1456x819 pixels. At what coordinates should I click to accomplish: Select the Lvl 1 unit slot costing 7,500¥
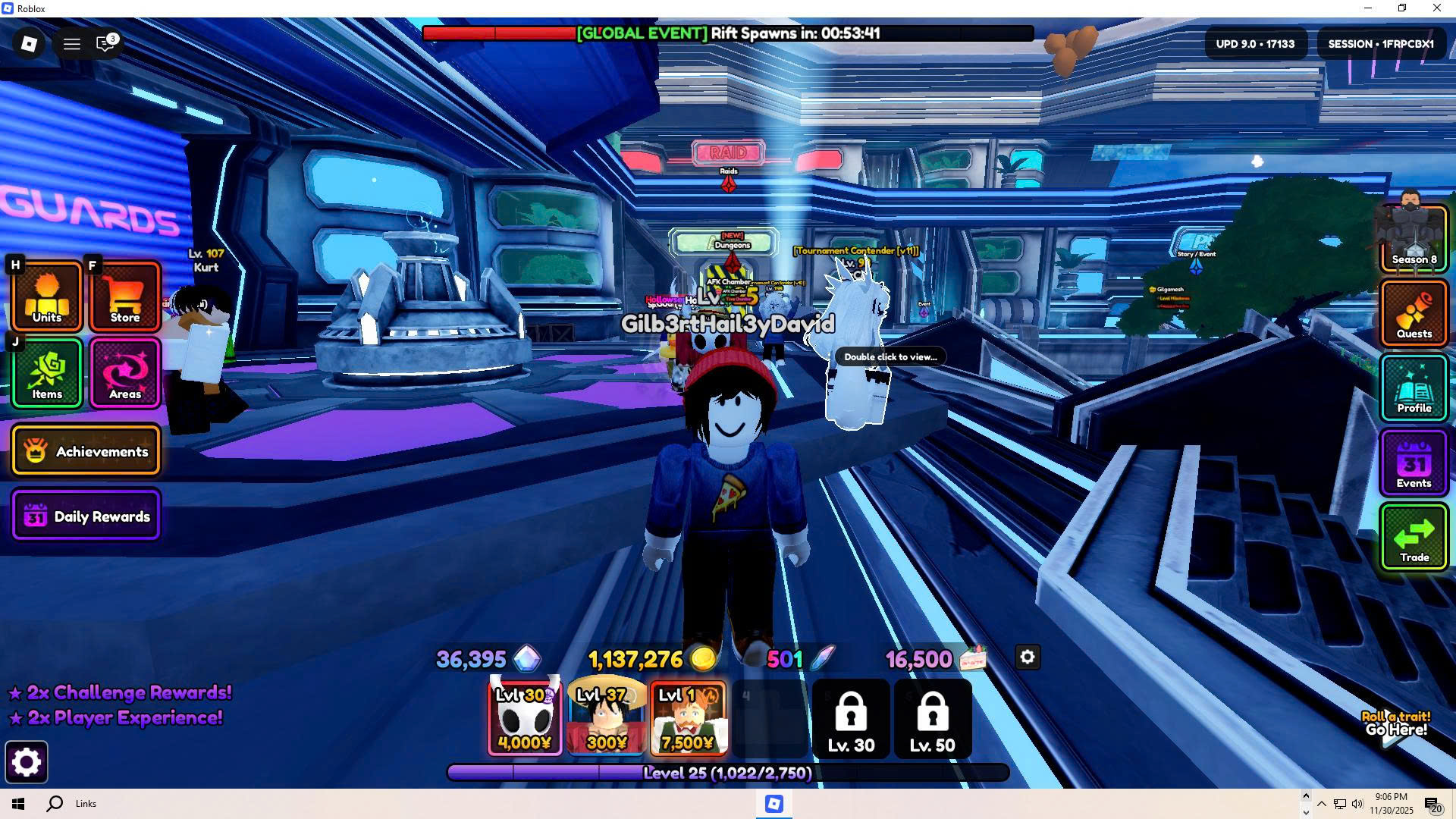(688, 717)
